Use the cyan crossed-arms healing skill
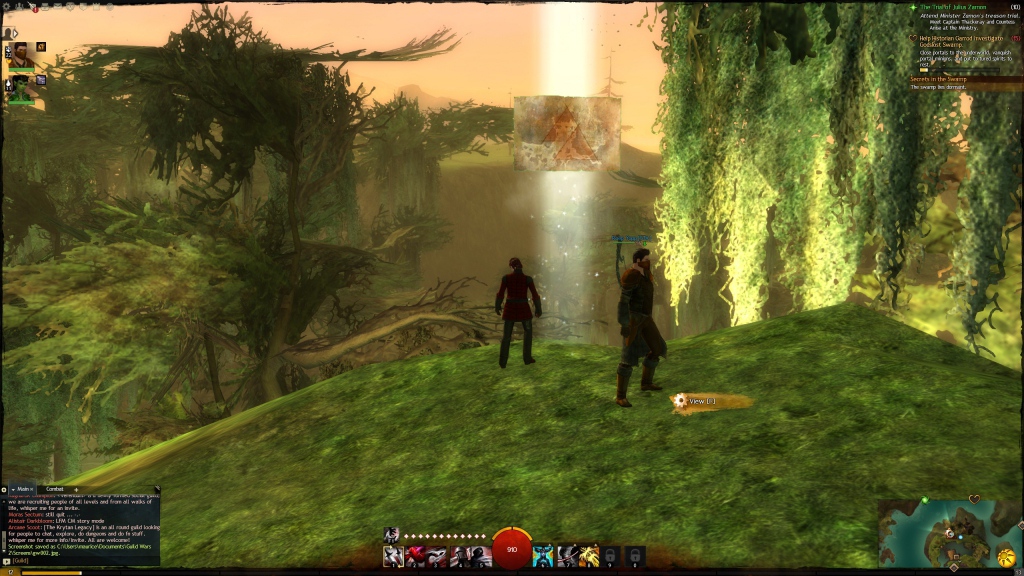The width and height of the screenshot is (1024, 576). point(543,556)
